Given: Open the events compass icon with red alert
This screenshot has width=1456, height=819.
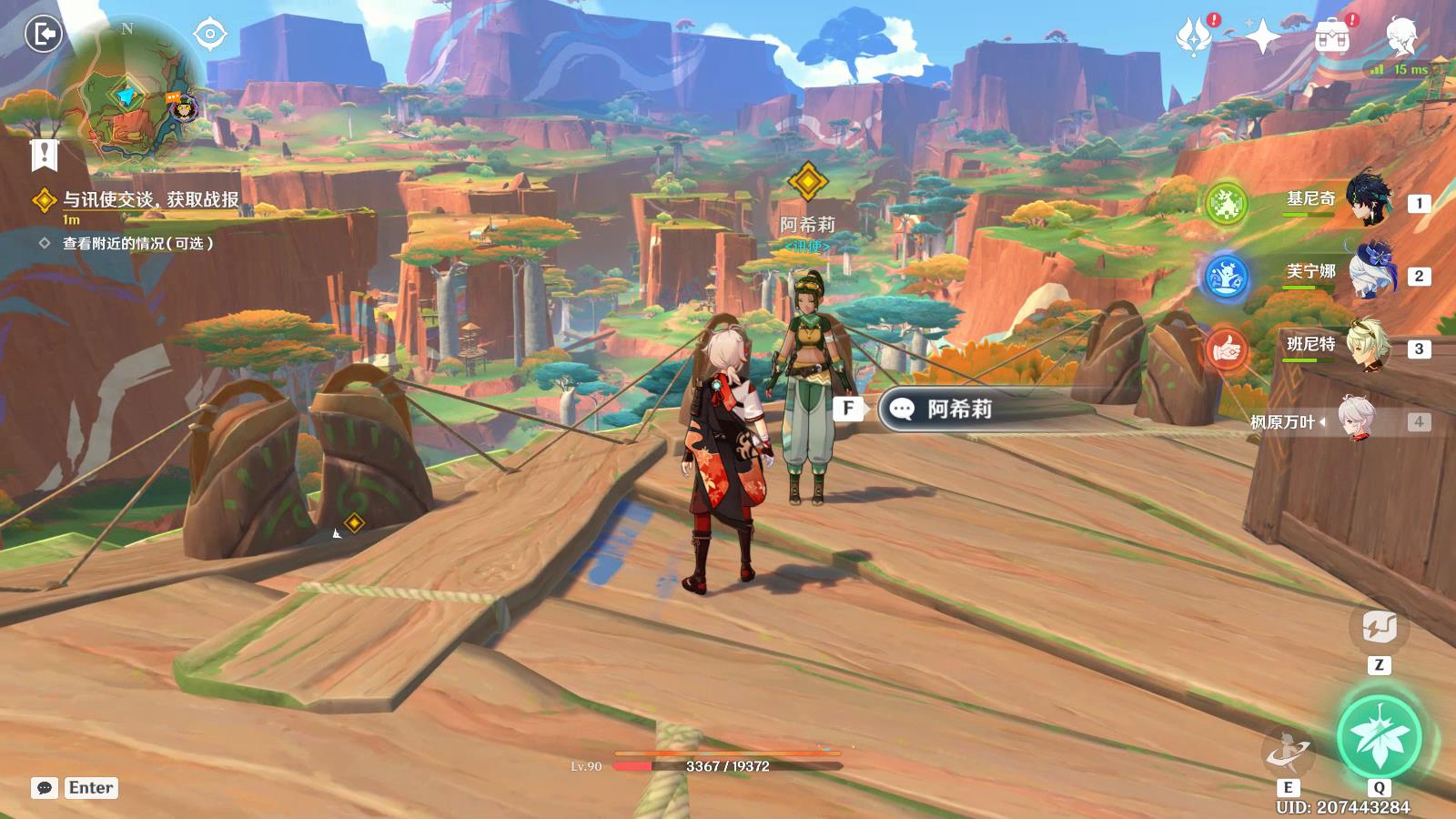Looking at the screenshot, I should (1194, 37).
